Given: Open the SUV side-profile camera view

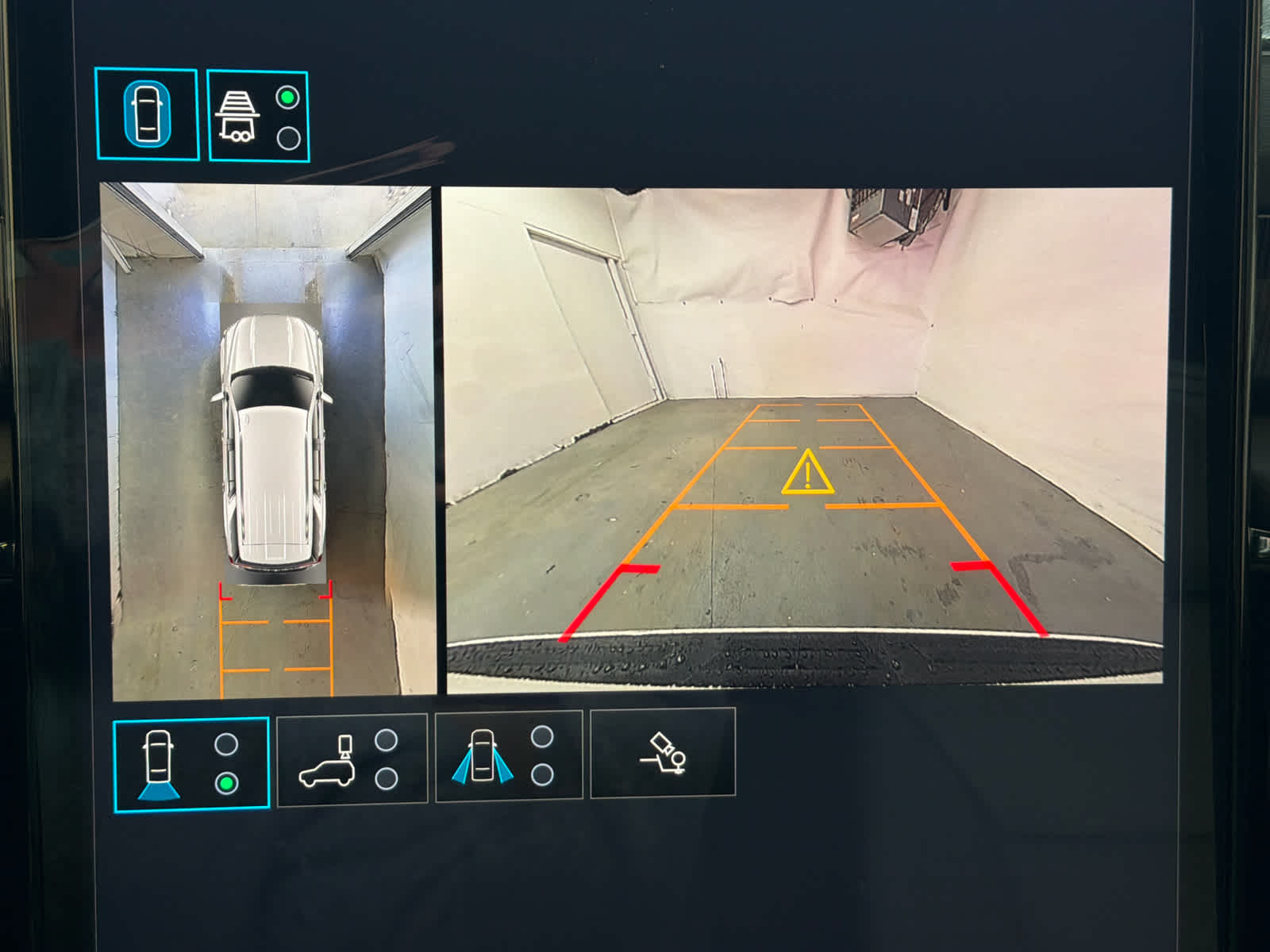Looking at the screenshot, I should [x=352, y=759].
